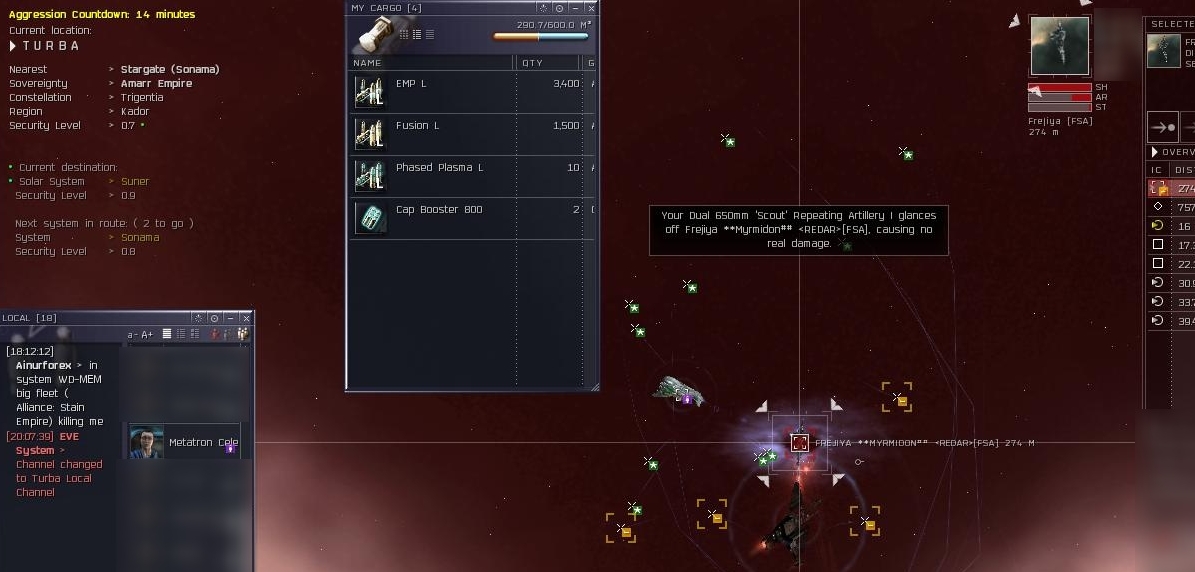The height and width of the screenshot is (572, 1195).
Task: Click the Frejiya Myrmidon target bracket
Action: (799, 442)
